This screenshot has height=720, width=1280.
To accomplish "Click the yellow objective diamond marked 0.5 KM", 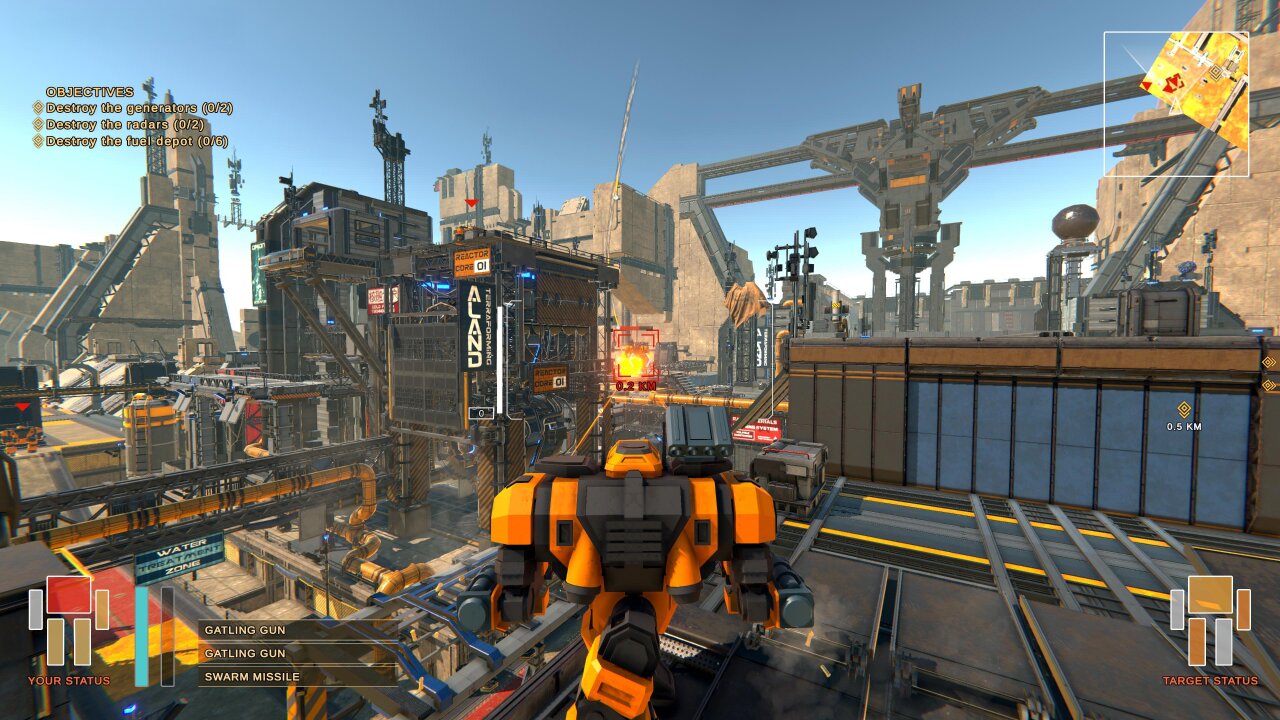I will 1184,408.
